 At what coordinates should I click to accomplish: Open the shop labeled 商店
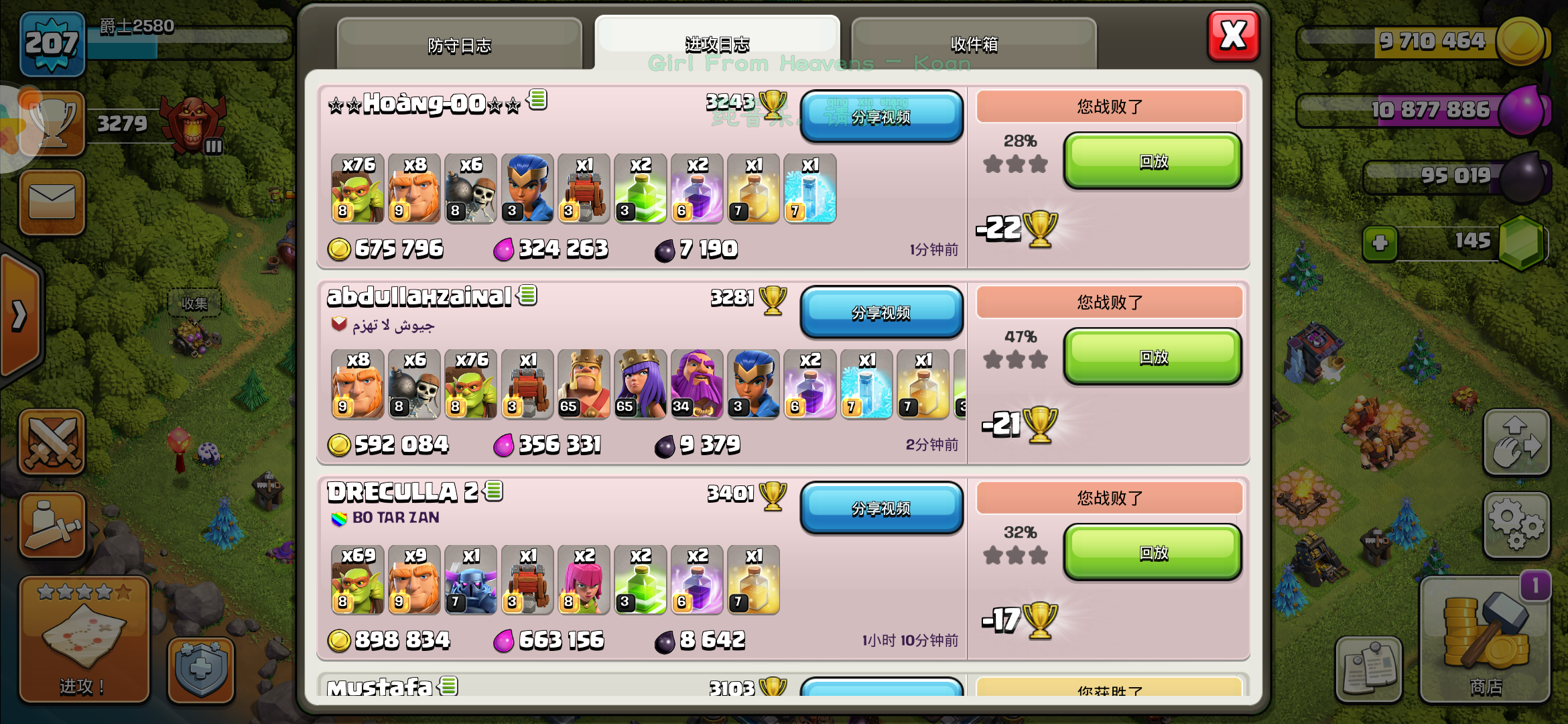[1485, 637]
